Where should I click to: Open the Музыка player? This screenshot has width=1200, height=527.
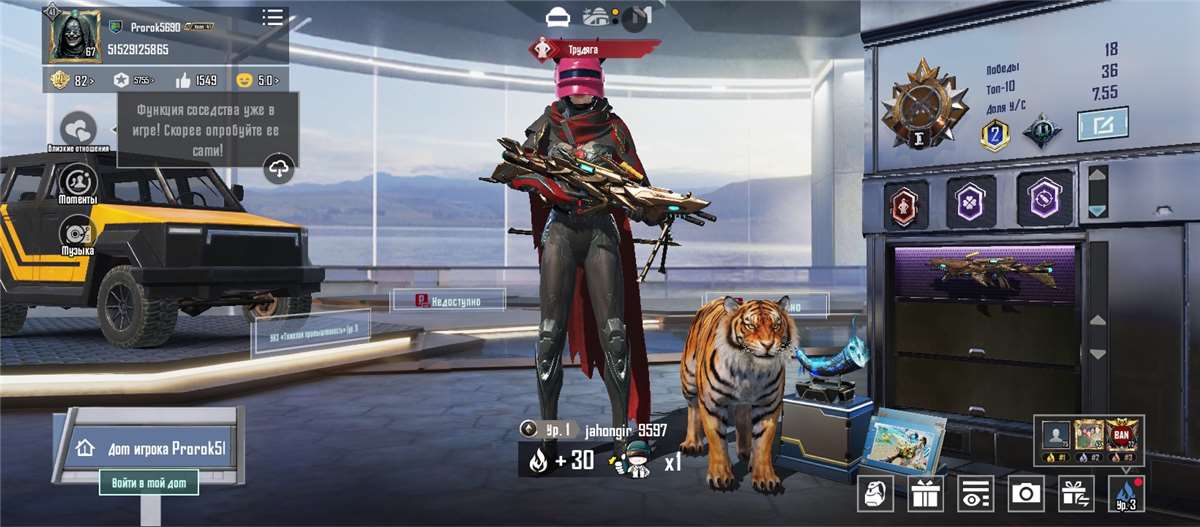(x=78, y=235)
